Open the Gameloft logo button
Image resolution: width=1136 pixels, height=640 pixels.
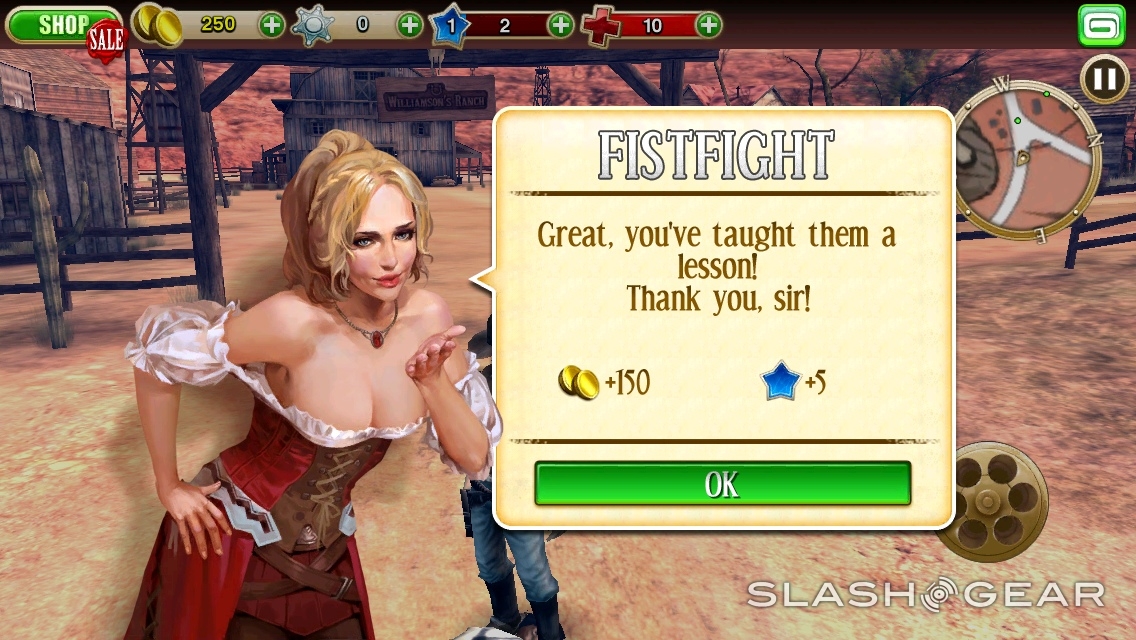tap(1102, 26)
